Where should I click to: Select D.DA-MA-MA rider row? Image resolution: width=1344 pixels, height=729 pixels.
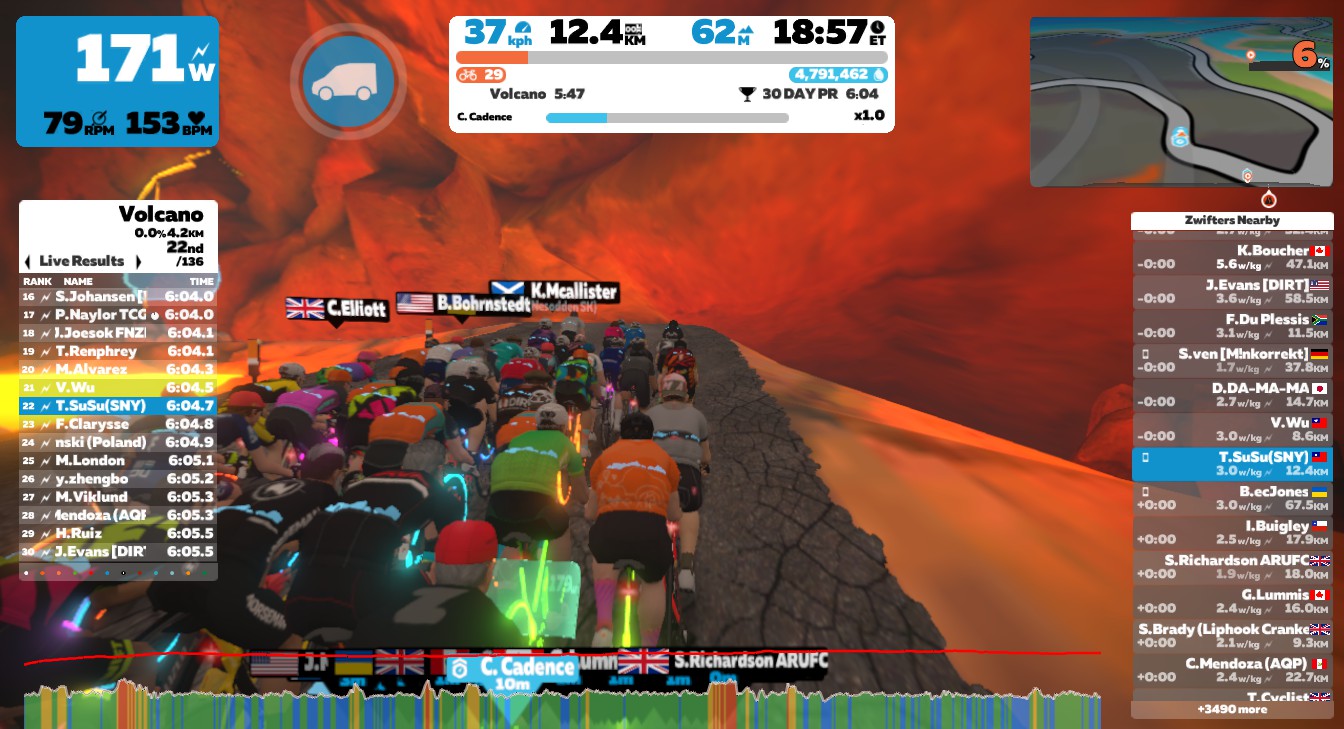click(x=1232, y=395)
